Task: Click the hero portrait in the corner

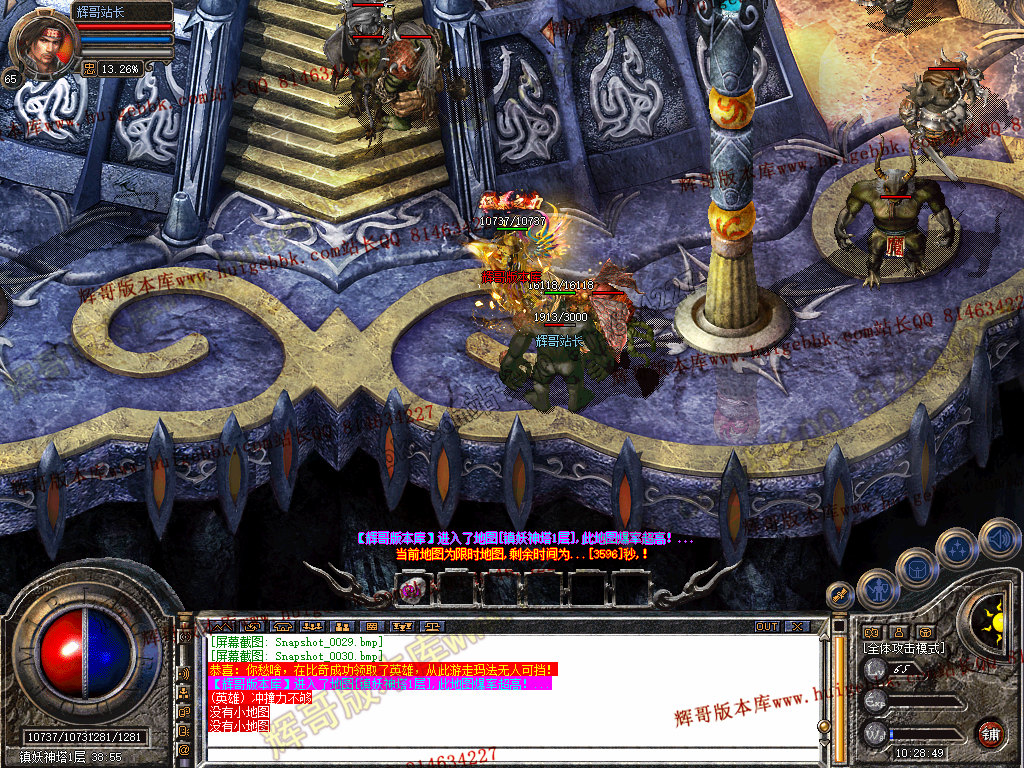Action: (x=43, y=45)
